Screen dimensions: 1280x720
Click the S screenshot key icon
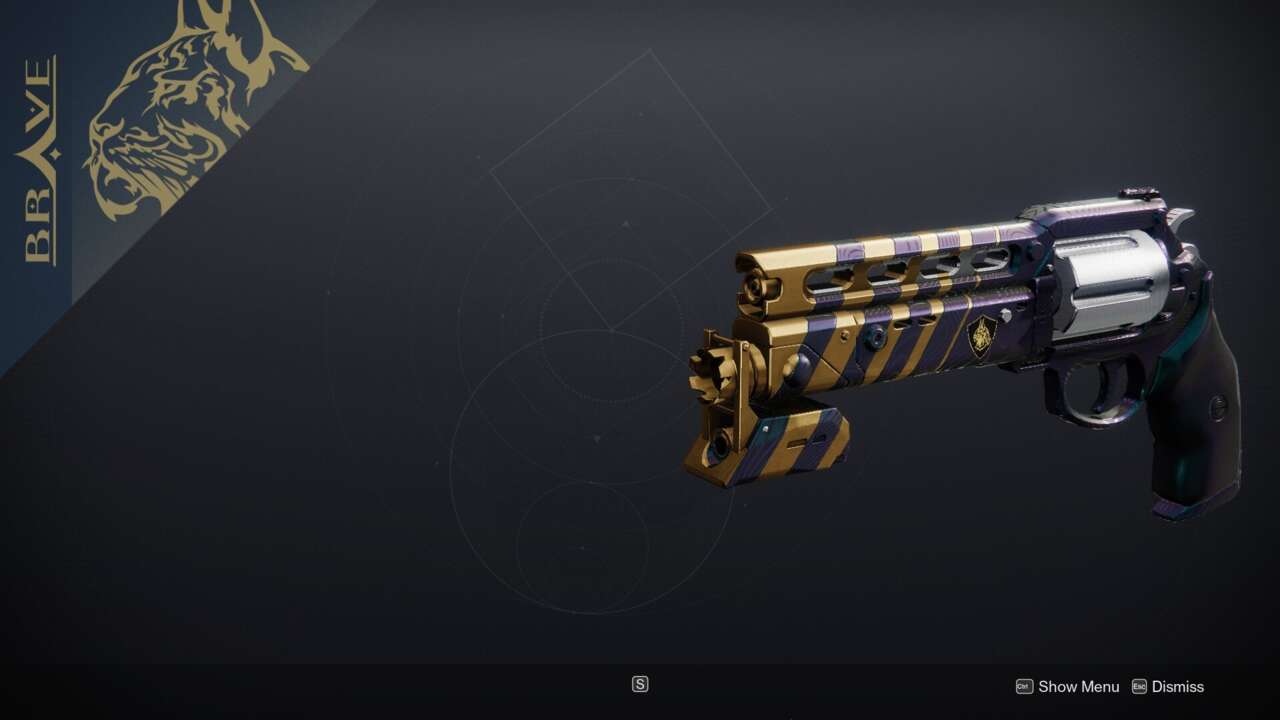point(640,684)
